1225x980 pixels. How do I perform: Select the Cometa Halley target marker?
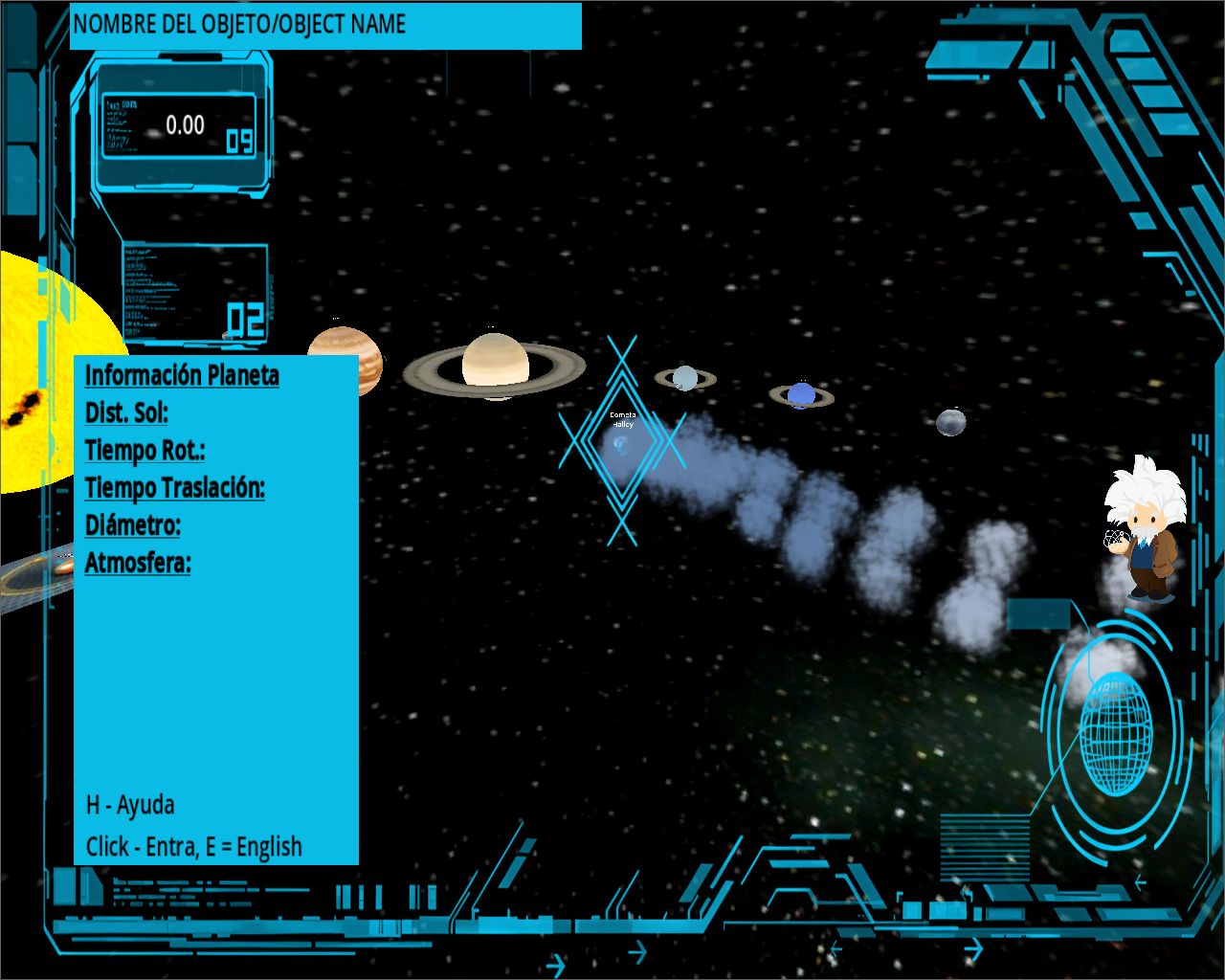coord(622,441)
